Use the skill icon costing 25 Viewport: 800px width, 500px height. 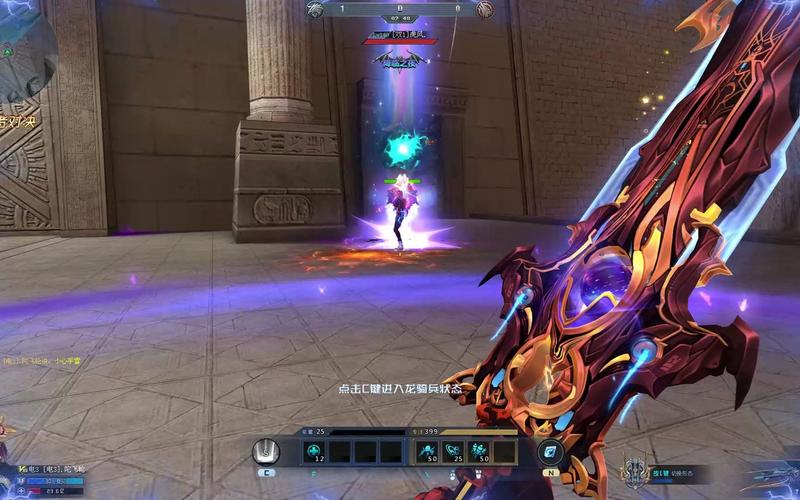click(x=453, y=452)
